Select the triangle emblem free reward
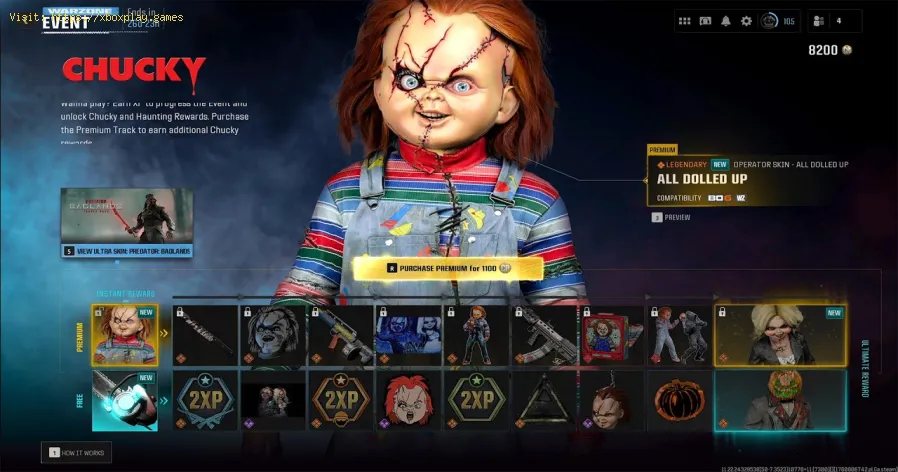This screenshot has height=472, width=898. coord(544,400)
